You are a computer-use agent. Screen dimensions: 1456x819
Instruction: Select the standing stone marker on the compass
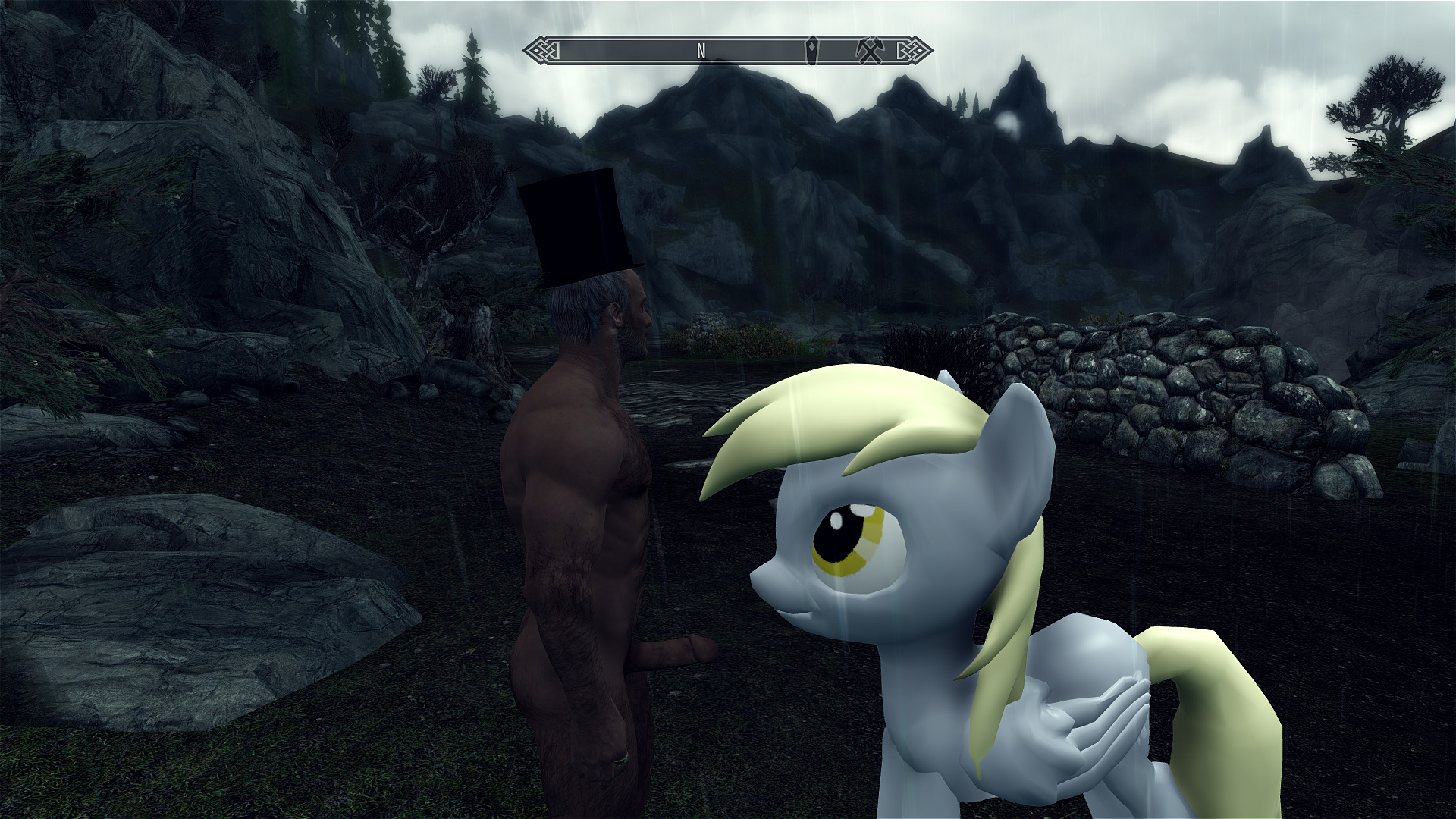tap(812, 50)
